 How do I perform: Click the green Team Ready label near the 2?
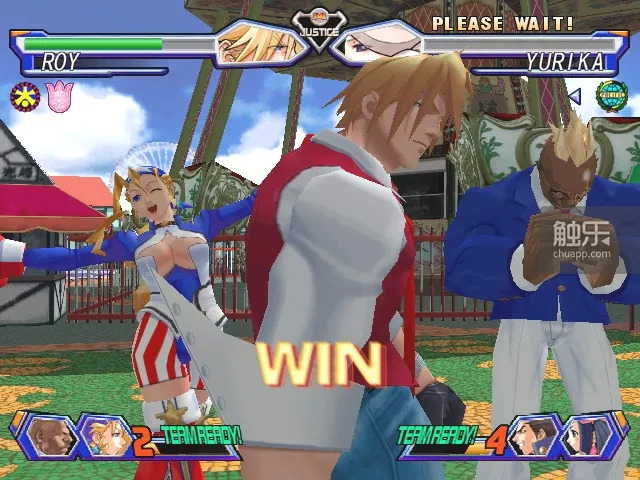(200, 437)
